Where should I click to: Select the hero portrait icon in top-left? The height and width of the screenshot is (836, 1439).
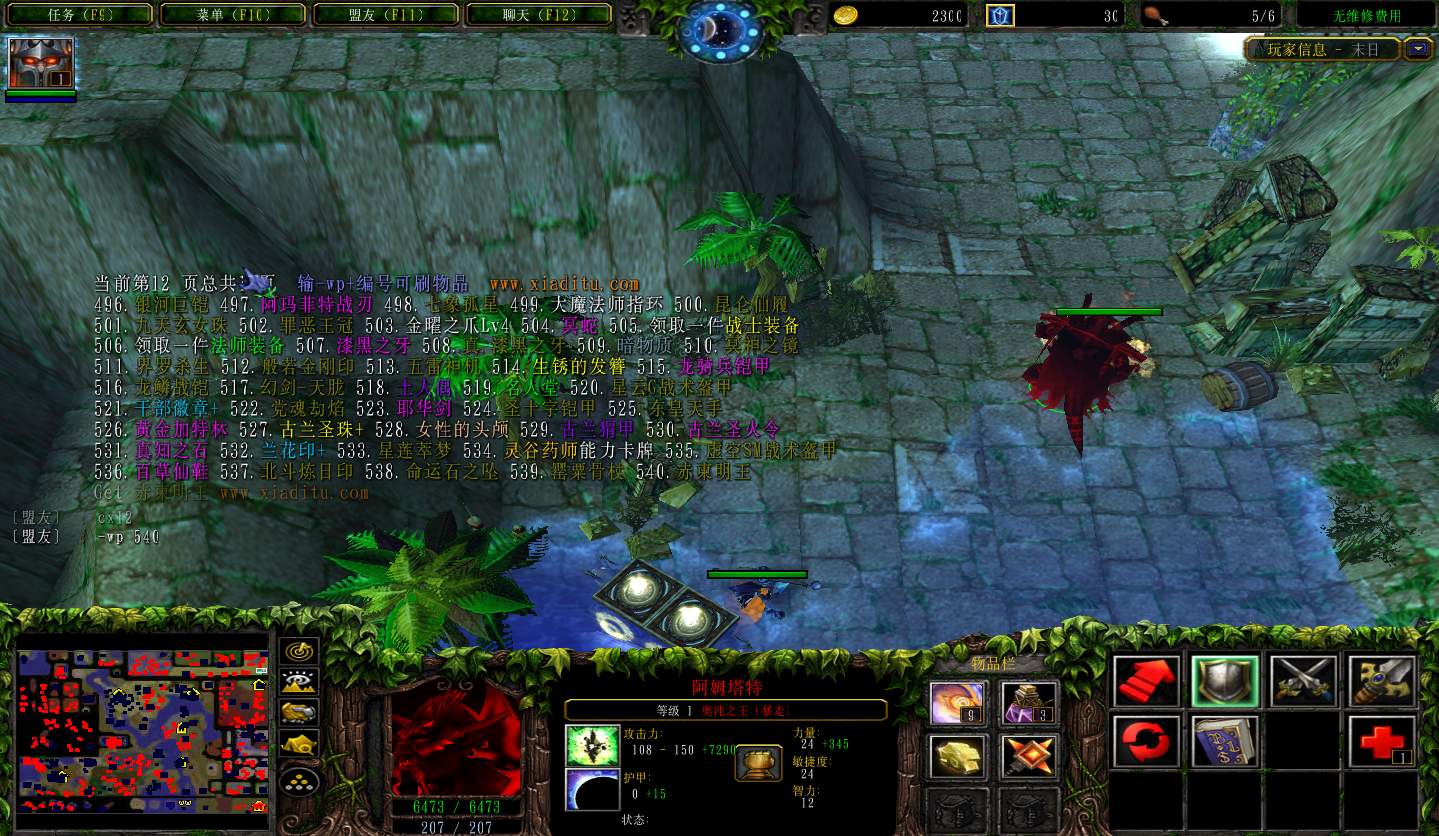pyautogui.click(x=41, y=63)
